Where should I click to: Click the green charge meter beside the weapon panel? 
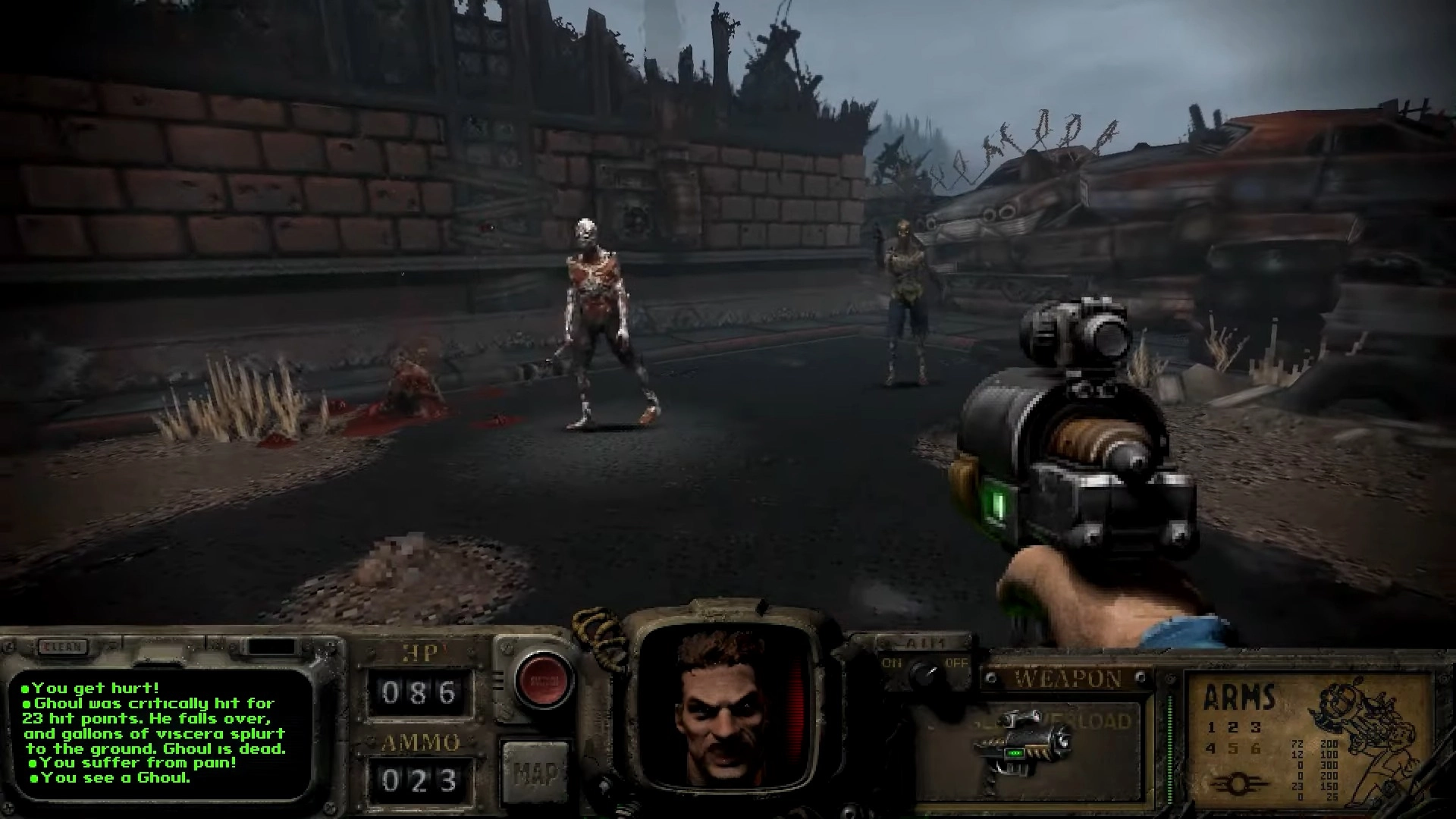pyautogui.click(x=1170, y=749)
